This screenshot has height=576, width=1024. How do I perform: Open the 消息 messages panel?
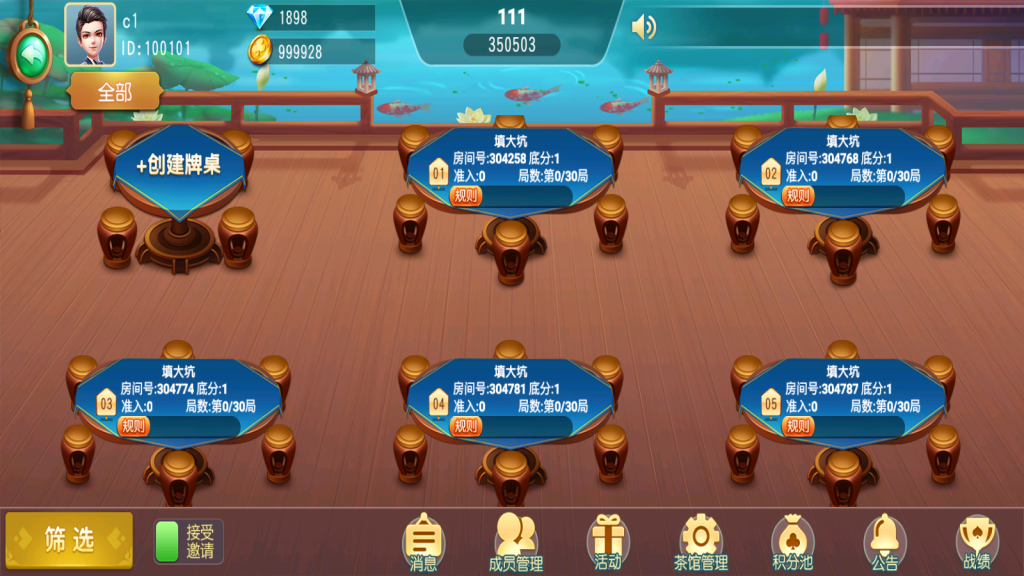pyautogui.click(x=424, y=543)
